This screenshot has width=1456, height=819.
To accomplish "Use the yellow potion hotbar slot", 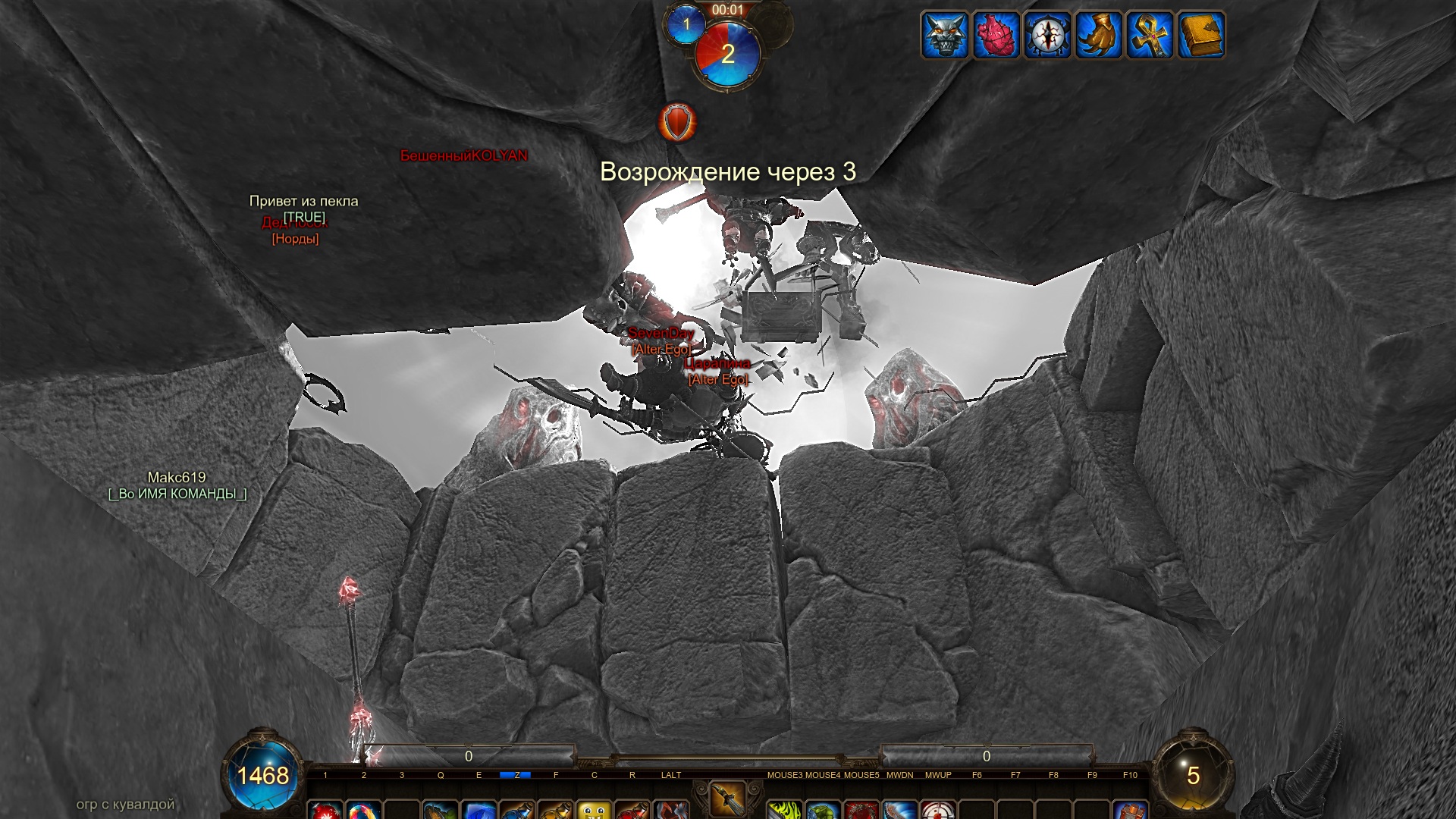I will click(556, 811).
